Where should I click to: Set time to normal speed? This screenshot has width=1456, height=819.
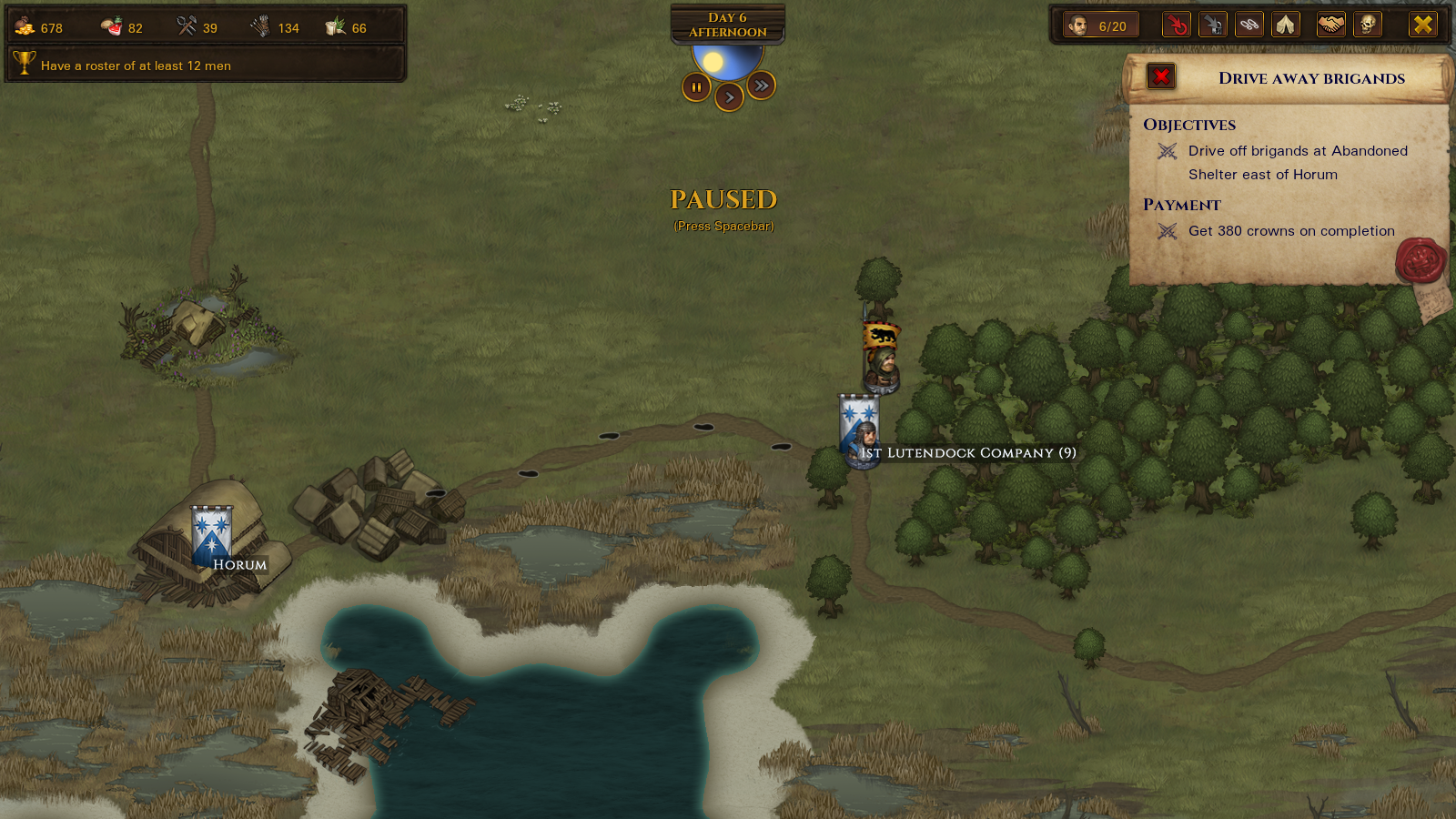pos(729,97)
